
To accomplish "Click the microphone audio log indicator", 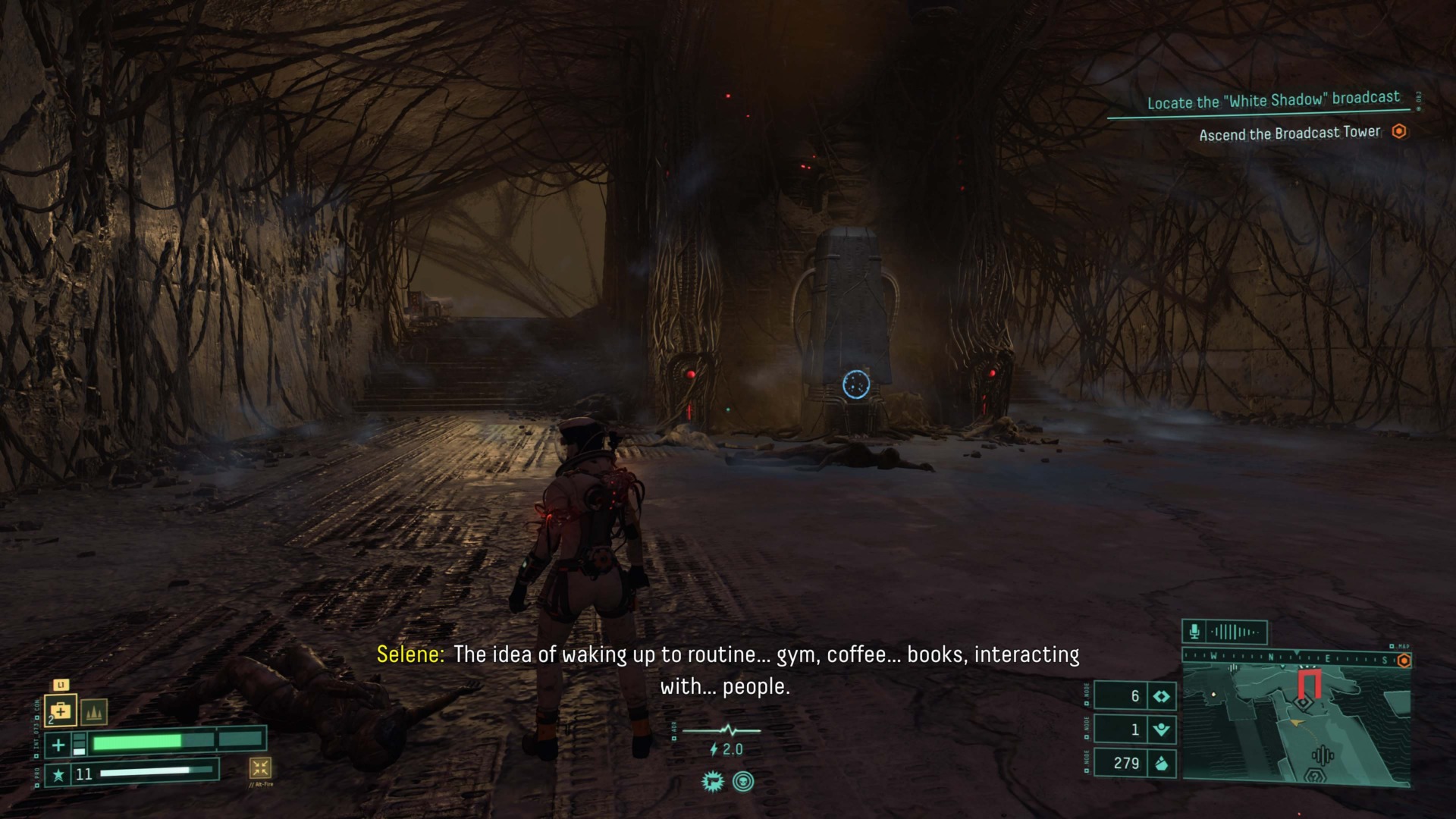I will [1194, 632].
